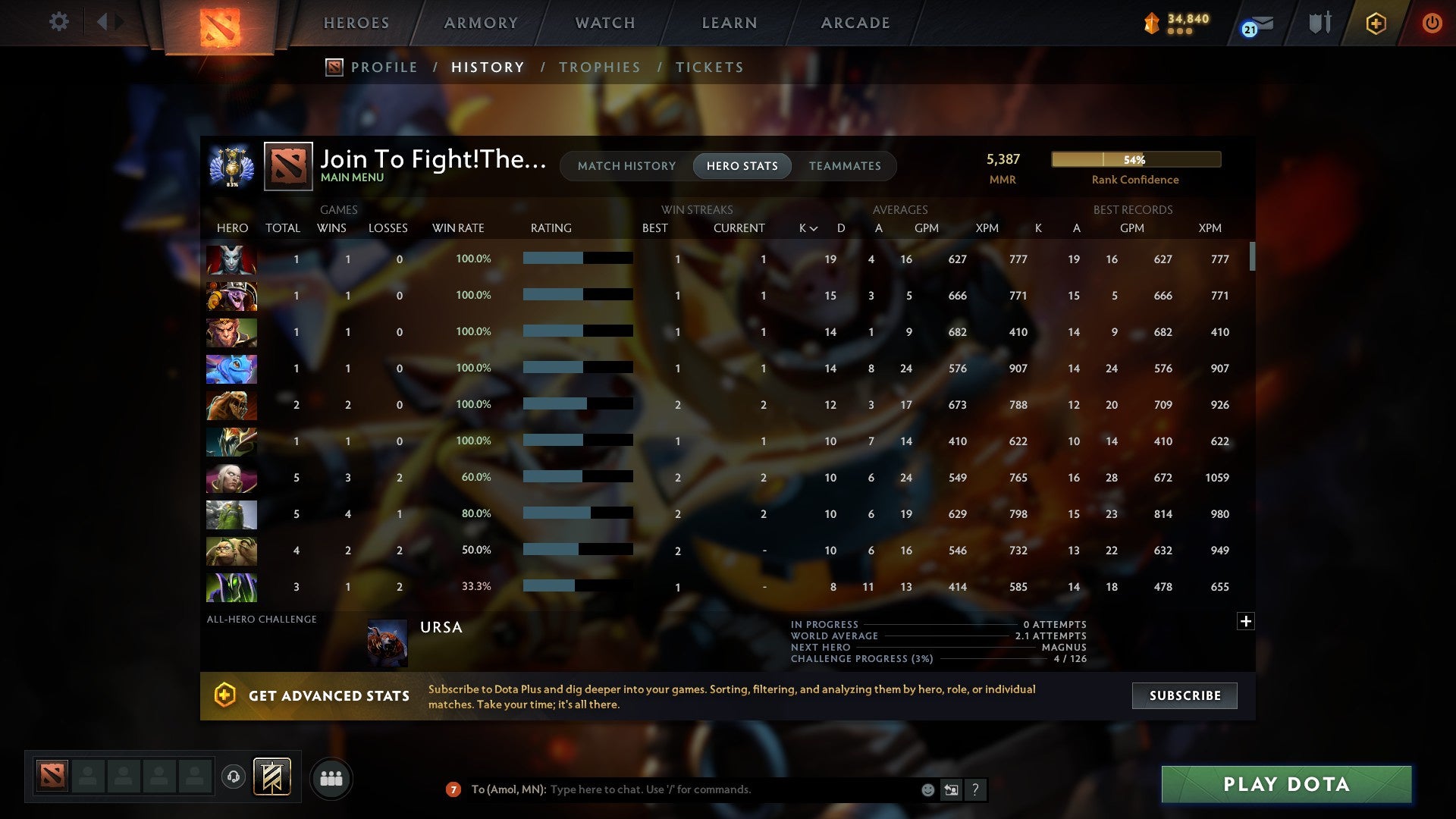Open chat help question mark icon
Image resolution: width=1456 pixels, height=819 pixels.
pyautogui.click(x=976, y=789)
